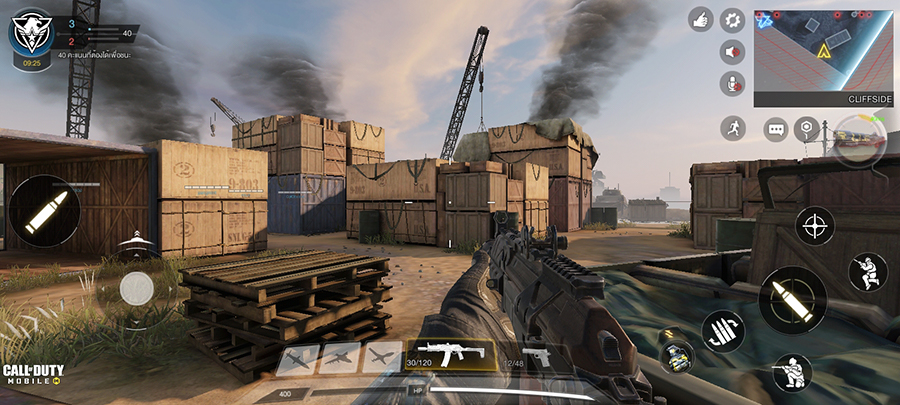This screenshot has height=405, width=900.
Task: Open the chat speech bubble
Action: tap(776, 129)
